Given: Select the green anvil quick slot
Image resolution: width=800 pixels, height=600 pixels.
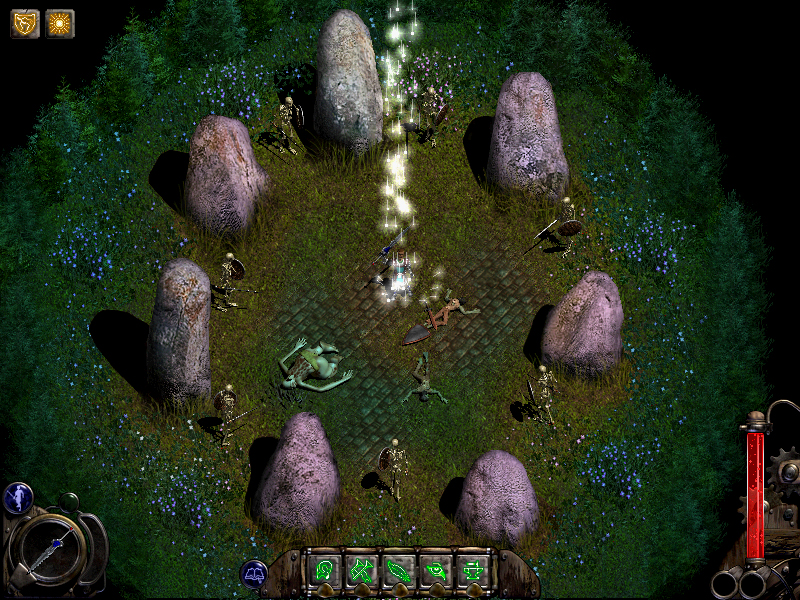Looking at the screenshot, I should point(472,571).
